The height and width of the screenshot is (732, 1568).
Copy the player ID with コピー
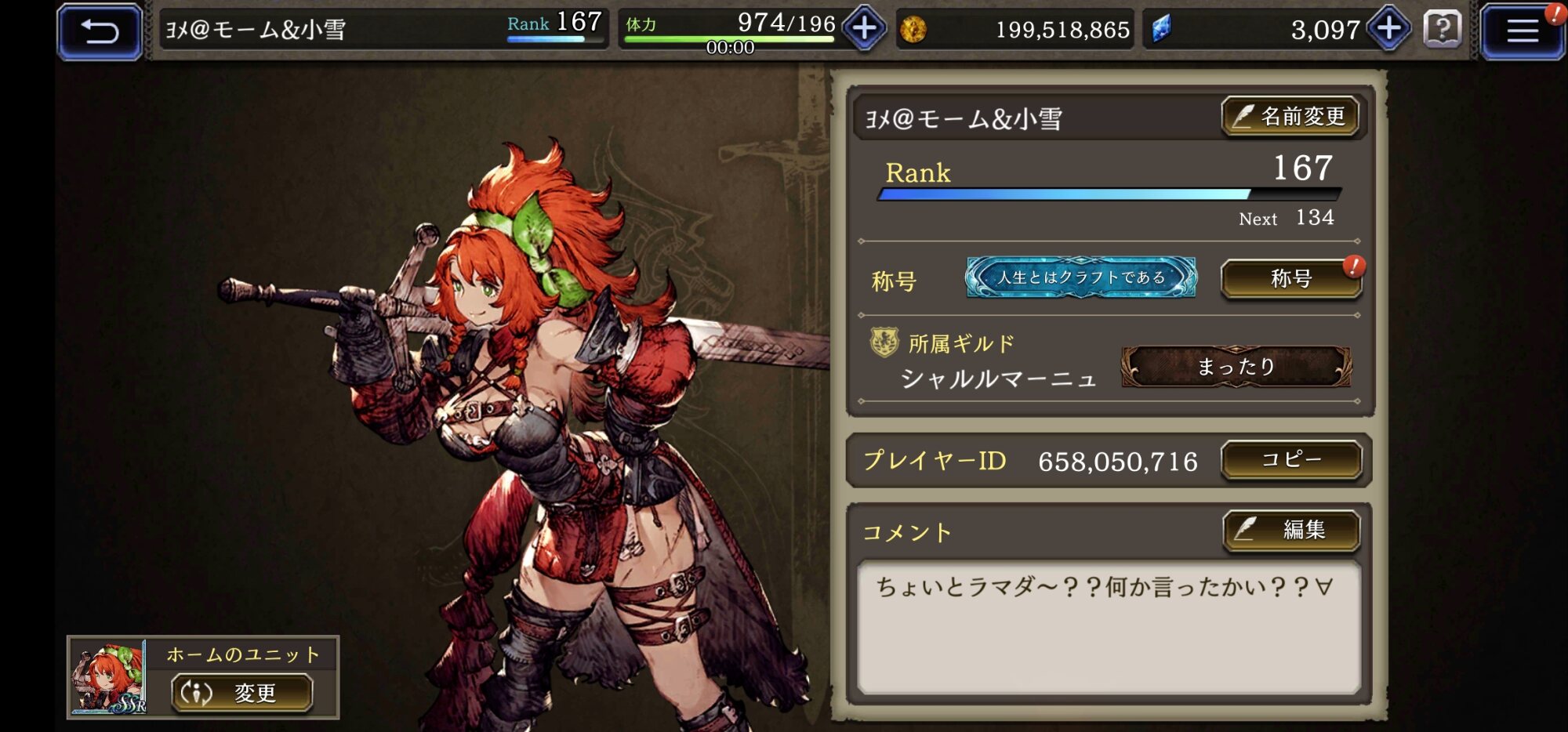1291,460
